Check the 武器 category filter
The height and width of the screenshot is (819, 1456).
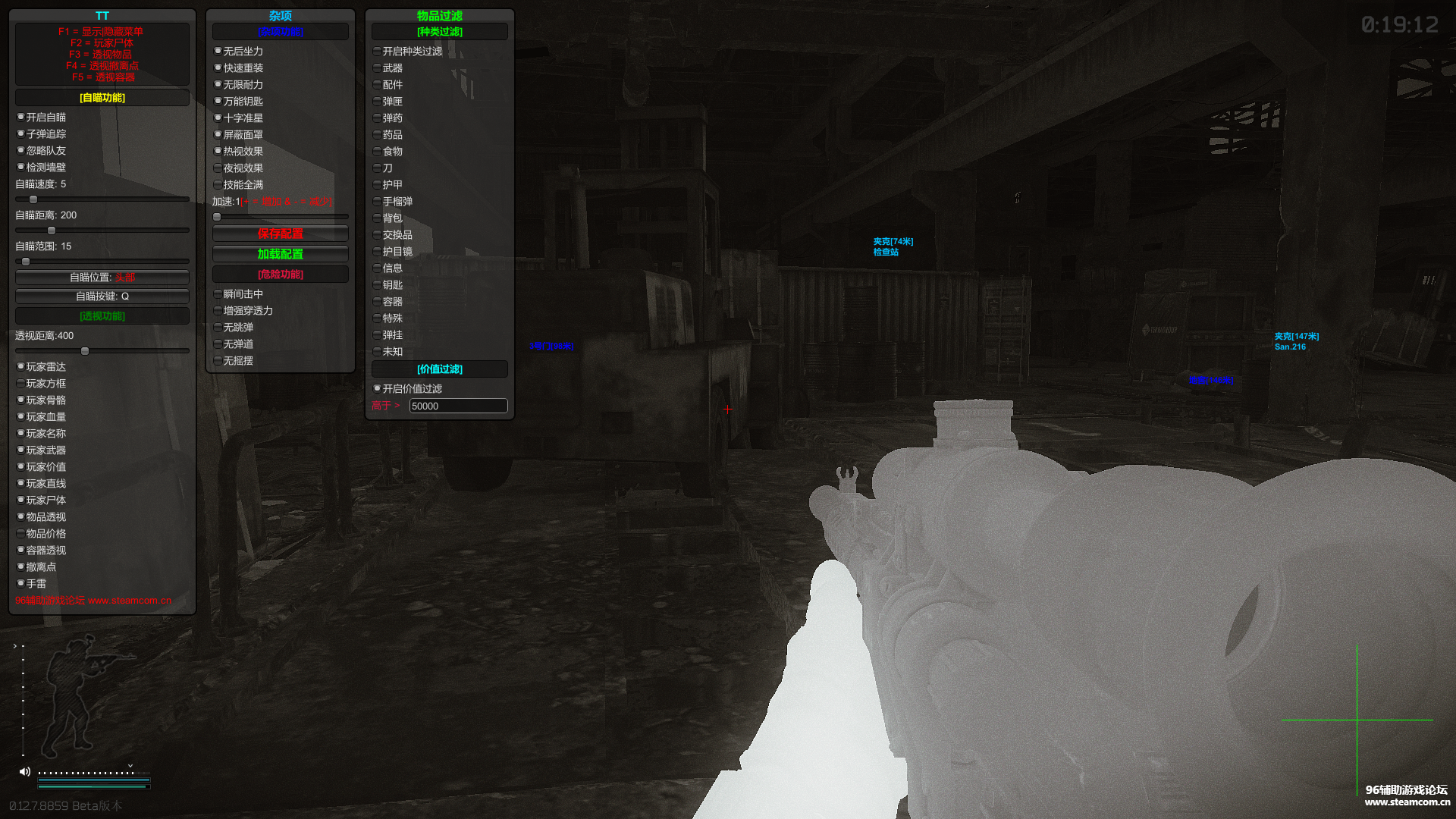(378, 68)
